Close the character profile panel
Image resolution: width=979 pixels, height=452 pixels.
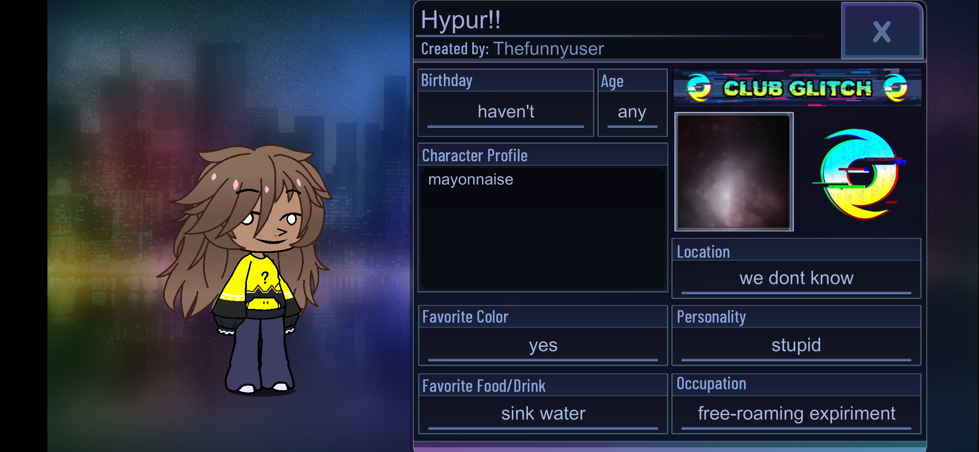tap(881, 32)
